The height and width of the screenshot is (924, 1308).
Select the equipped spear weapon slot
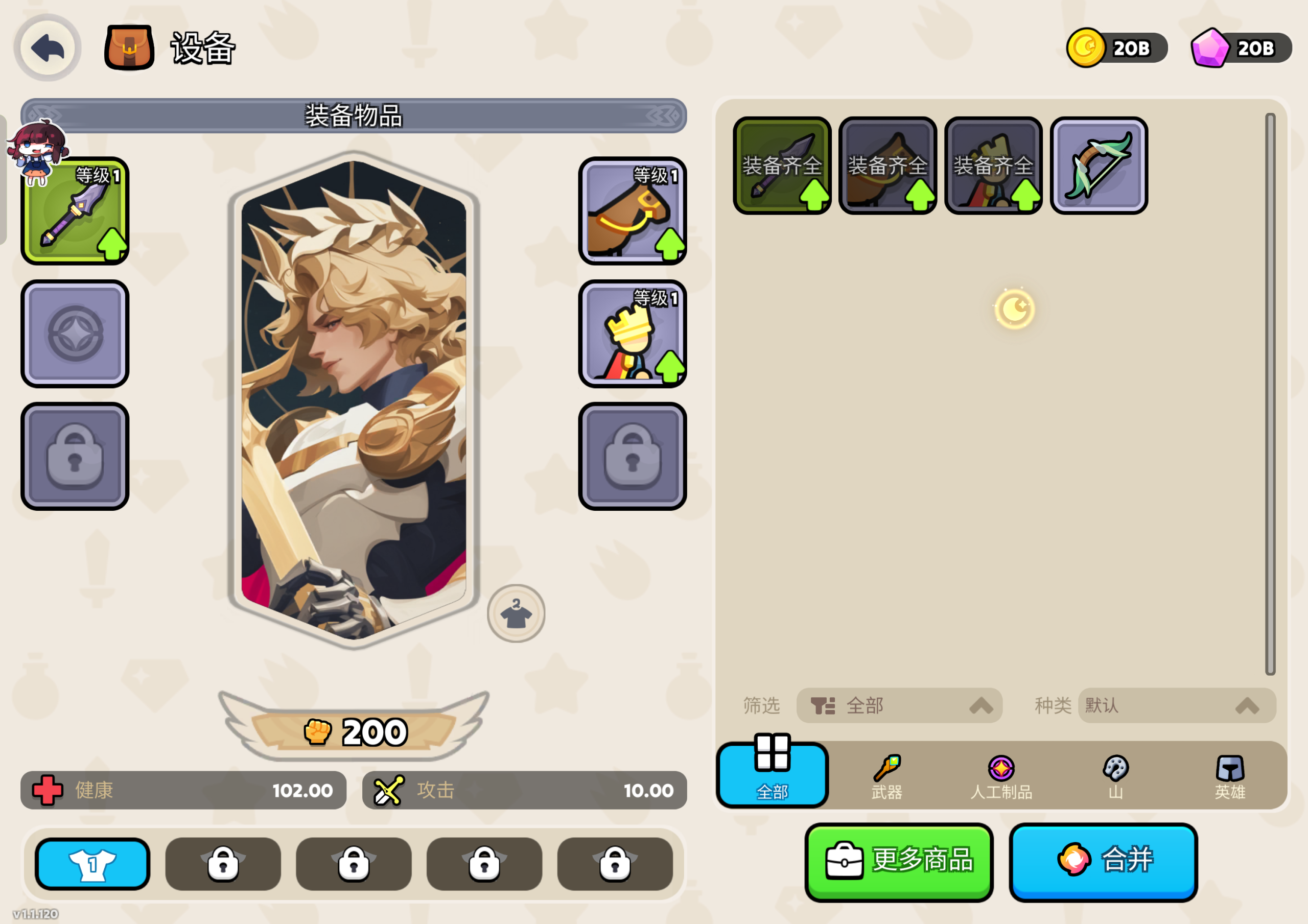point(75,211)
